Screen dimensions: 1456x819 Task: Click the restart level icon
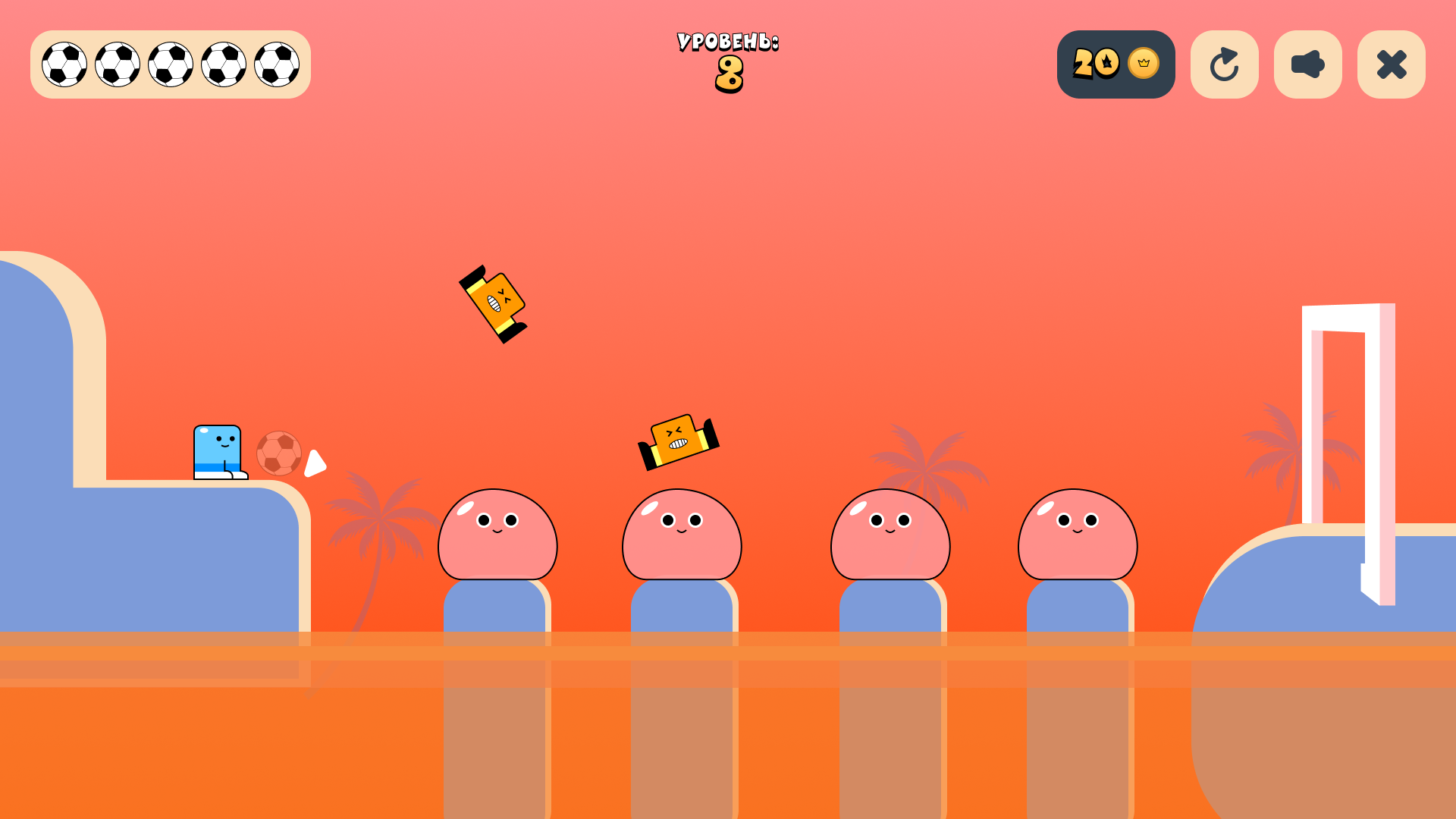click(x=1225, y=64)
